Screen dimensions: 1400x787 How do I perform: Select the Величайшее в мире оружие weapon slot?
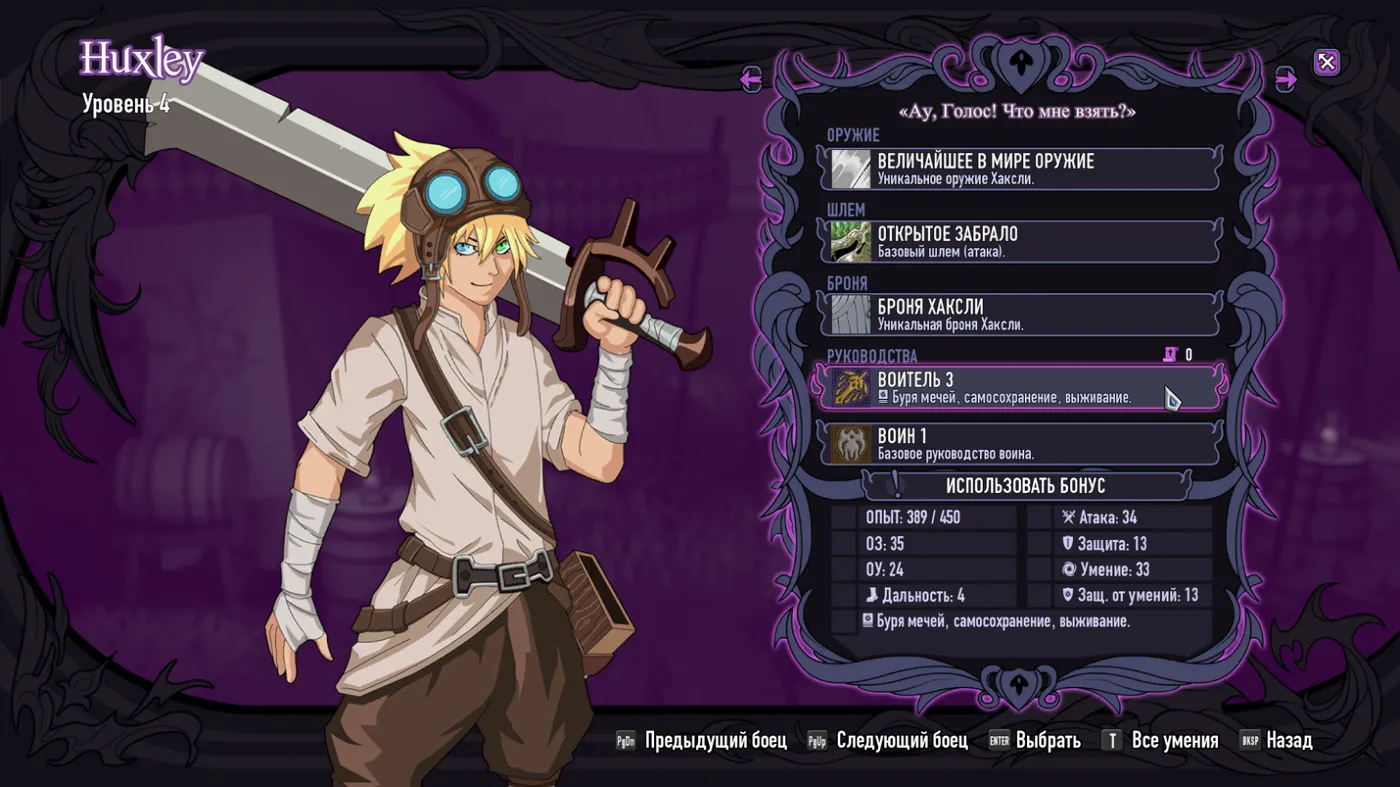tap(1020, 169)
